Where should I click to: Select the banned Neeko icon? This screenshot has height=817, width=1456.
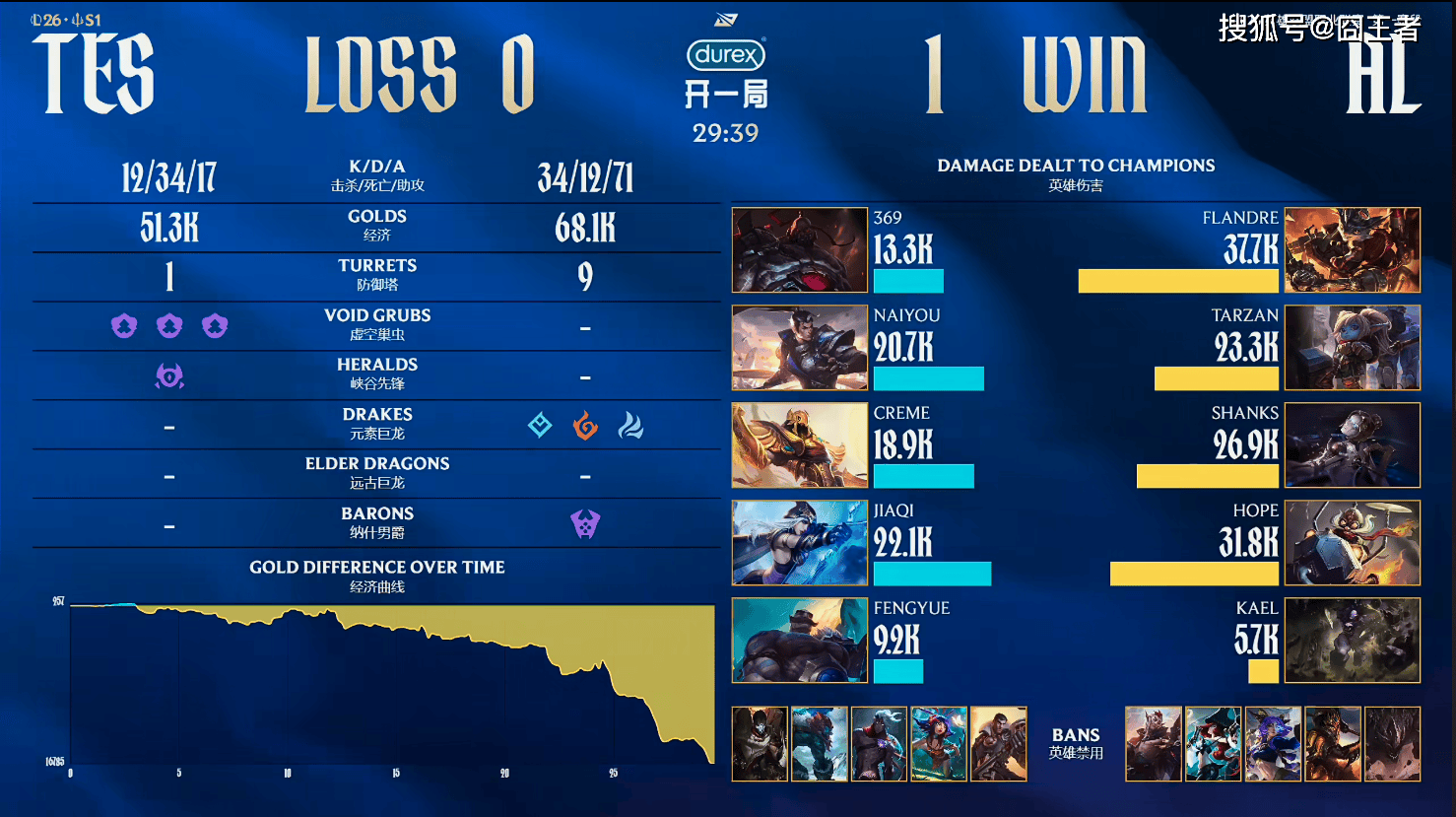[939, 744]
